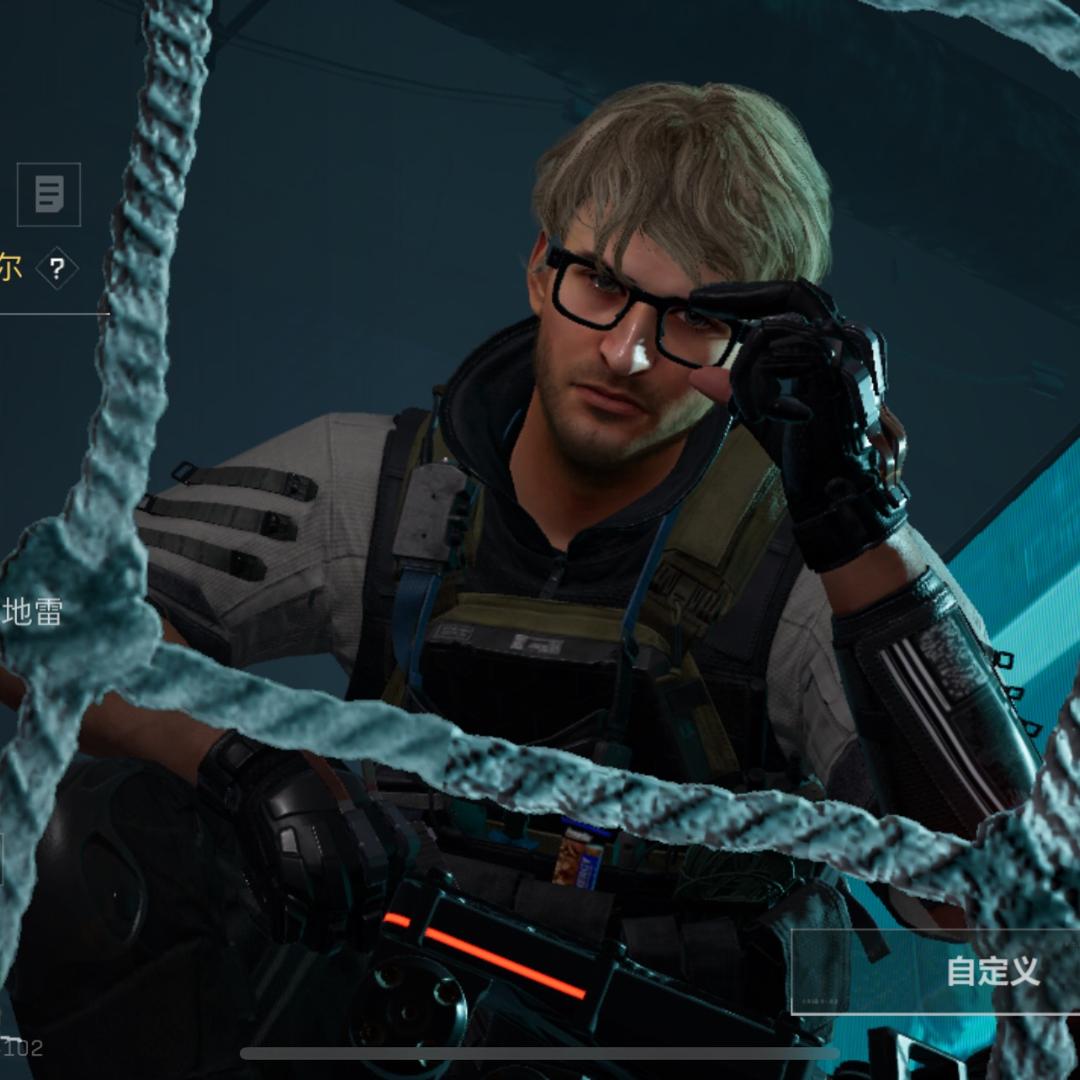Image resolution: width=1080 pixels, height=1080 pixels.
Task: Open the document notes icon
Action: coord(49,194)
